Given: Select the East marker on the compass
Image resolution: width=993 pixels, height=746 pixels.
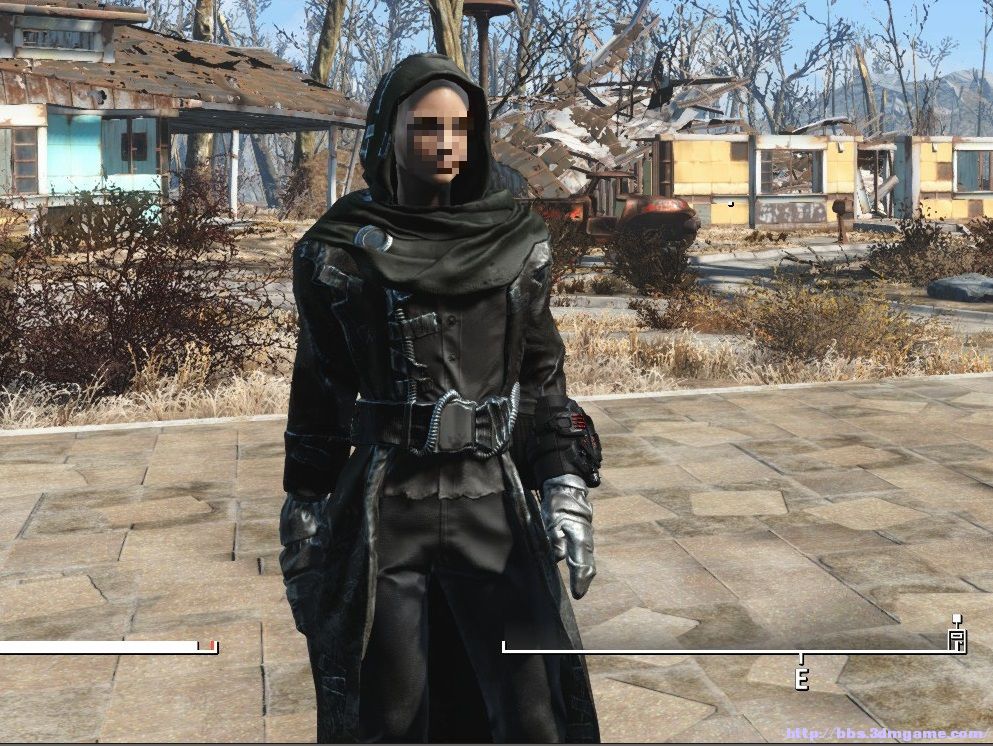Looking at the screenshot, I should 800,677.
